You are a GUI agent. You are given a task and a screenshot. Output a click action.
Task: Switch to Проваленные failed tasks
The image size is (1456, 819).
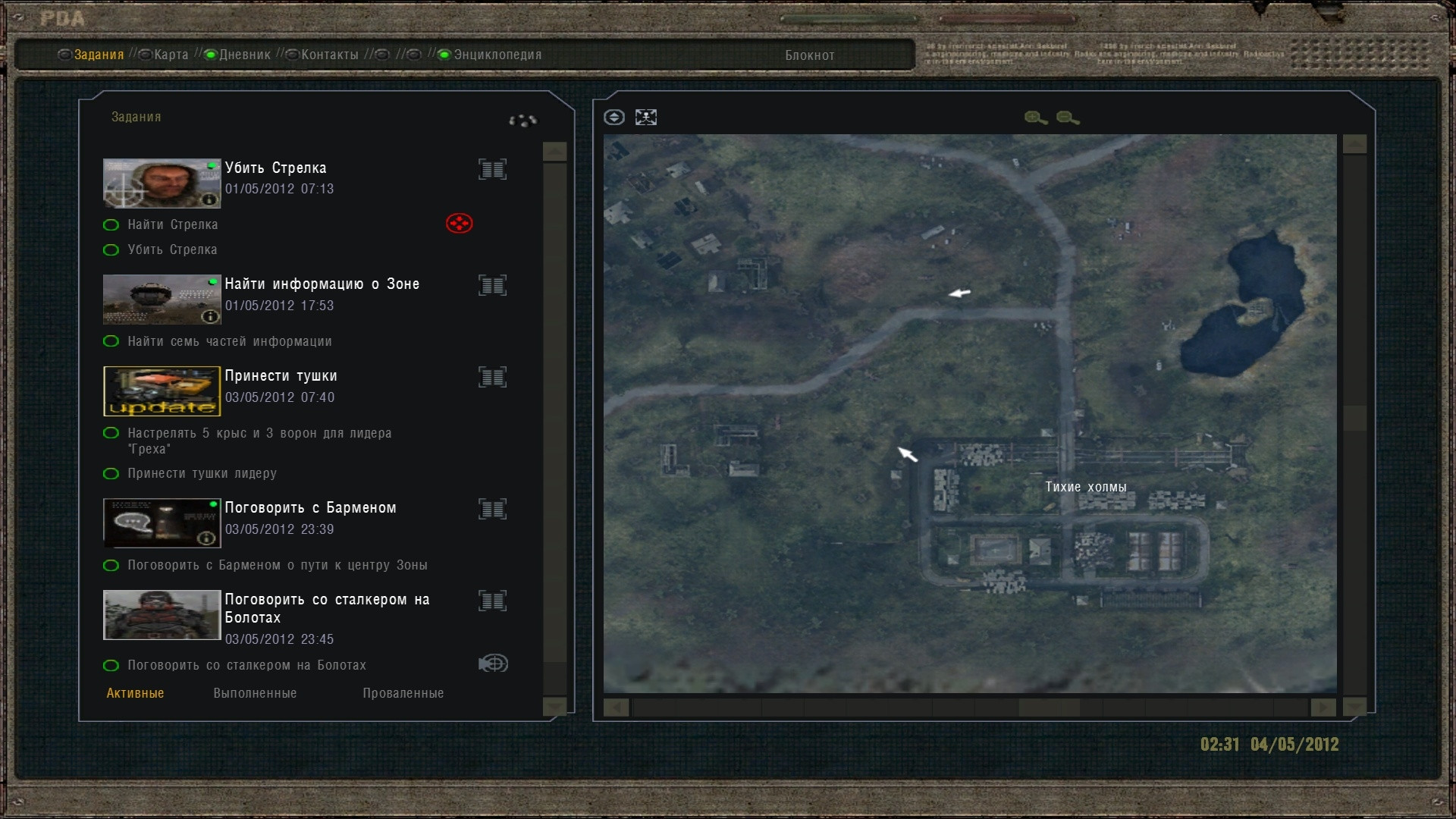click(x=403, y=693)
